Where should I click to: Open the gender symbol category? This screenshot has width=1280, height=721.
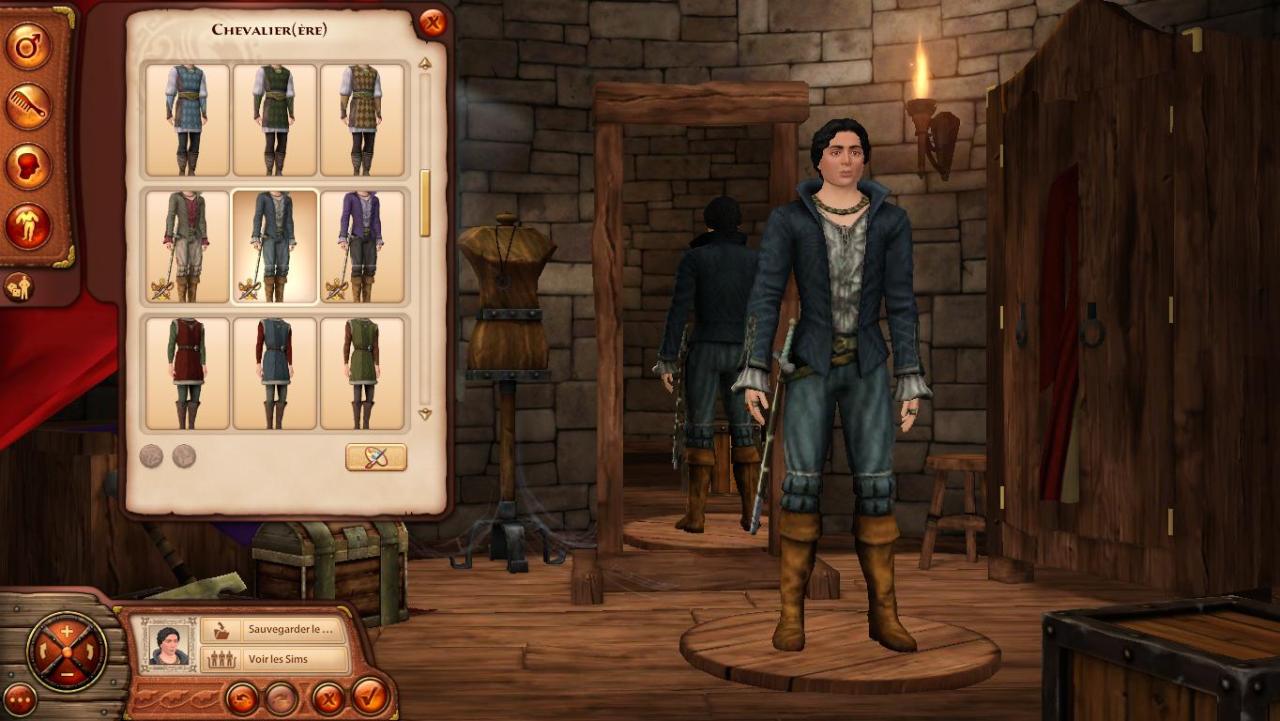[28, 46]
